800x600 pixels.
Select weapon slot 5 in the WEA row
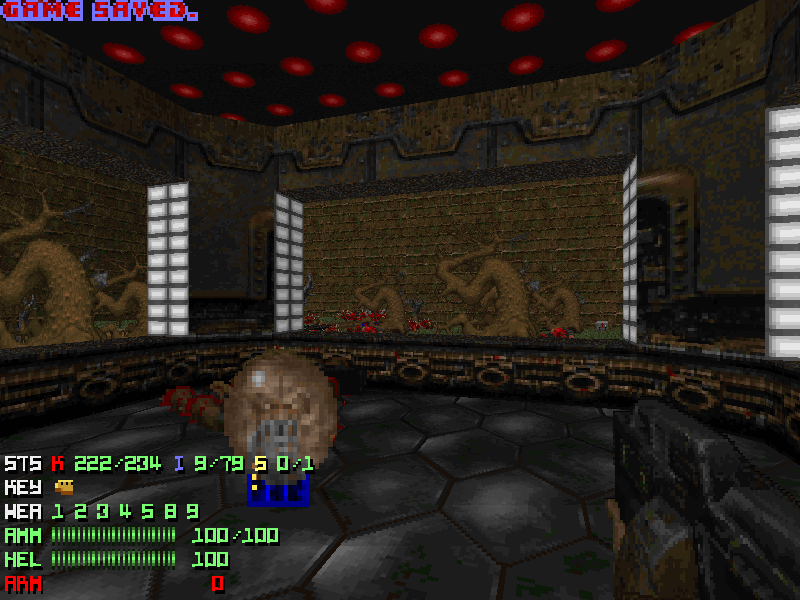(146, 511)
